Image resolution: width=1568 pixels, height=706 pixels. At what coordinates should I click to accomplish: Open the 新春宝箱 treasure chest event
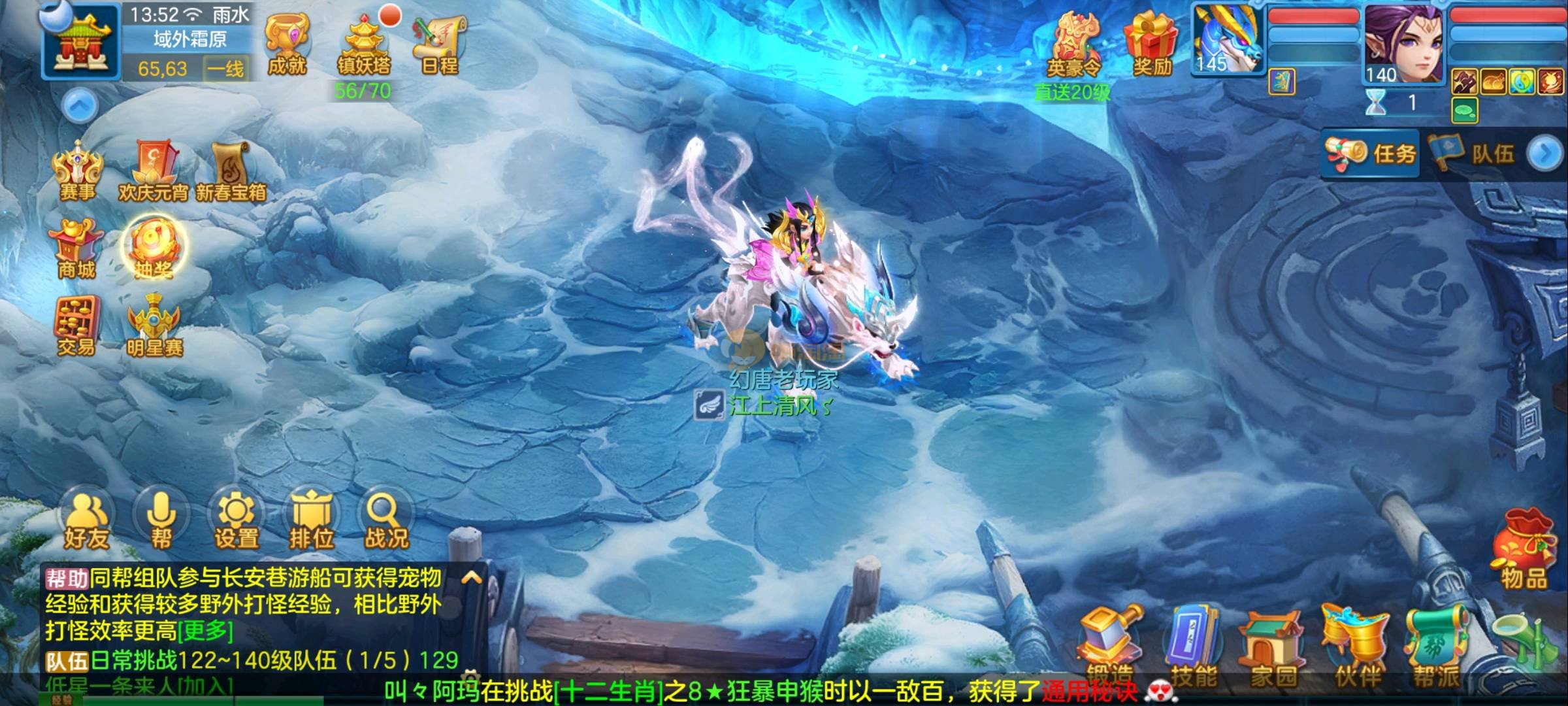click(x=231, y=170)
